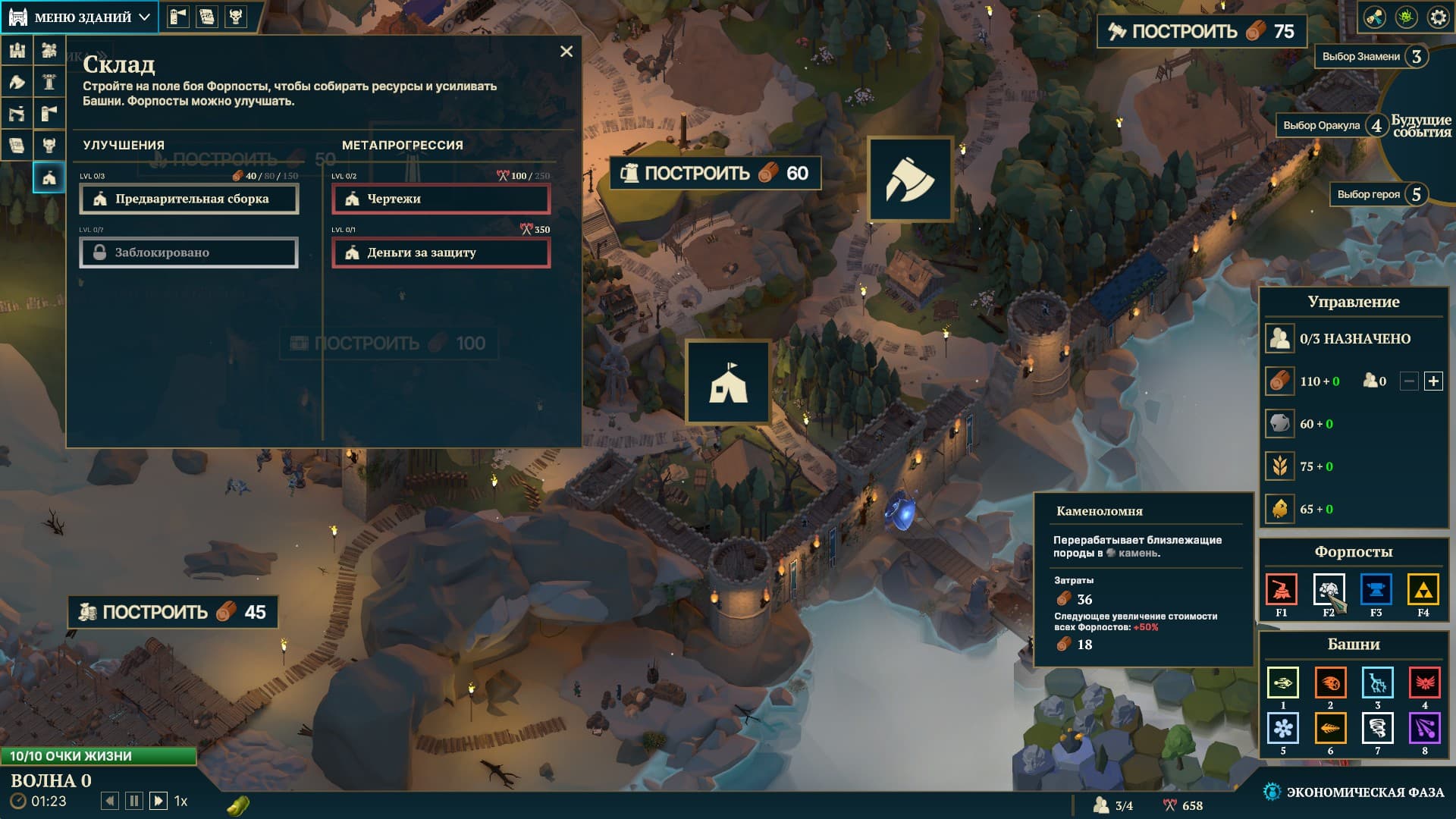
Task: Click the play speed button
Action: coord(158,801)
